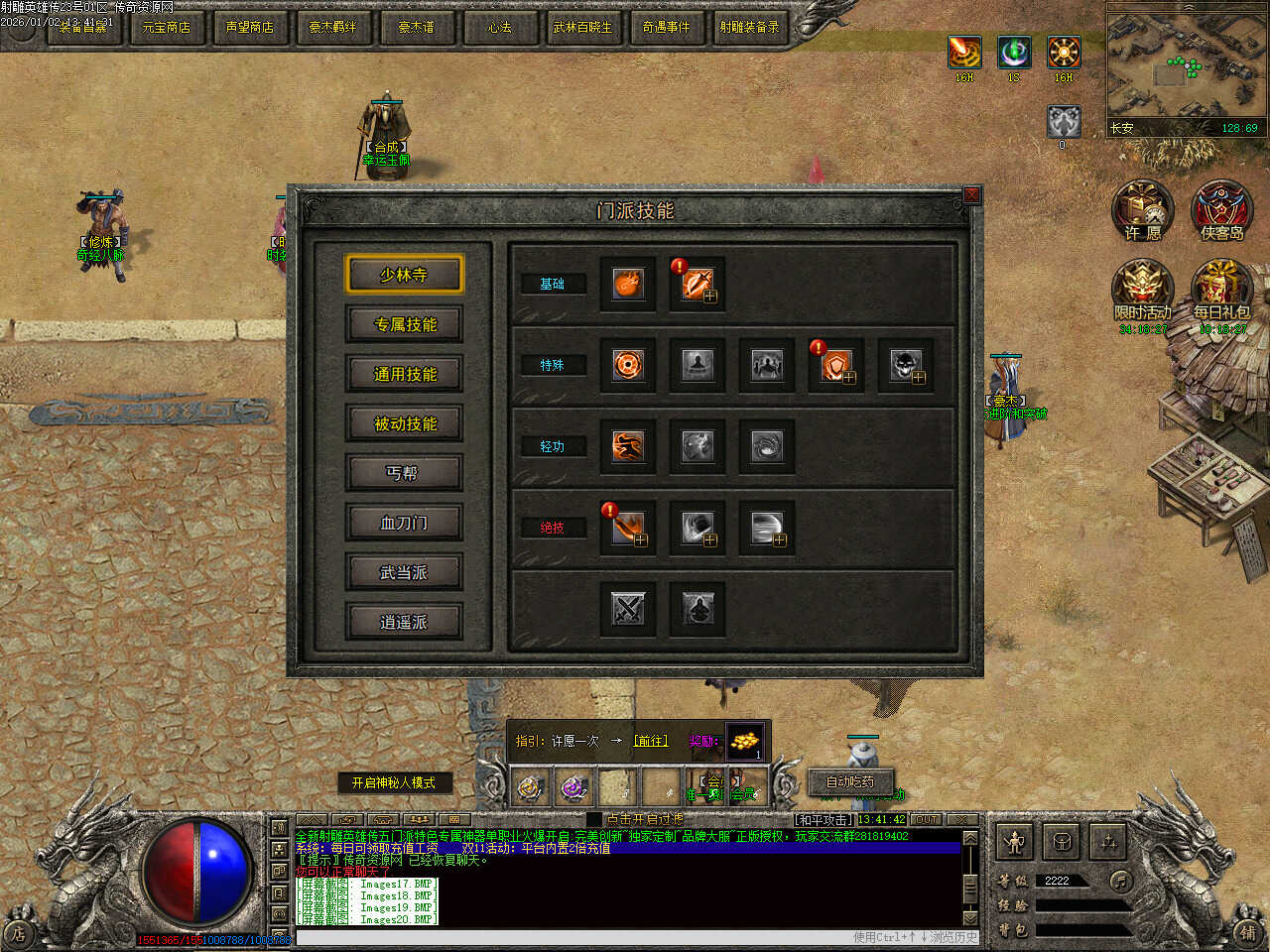
Task: Open the 声望商店 menu
Action: tap(249, 27)
